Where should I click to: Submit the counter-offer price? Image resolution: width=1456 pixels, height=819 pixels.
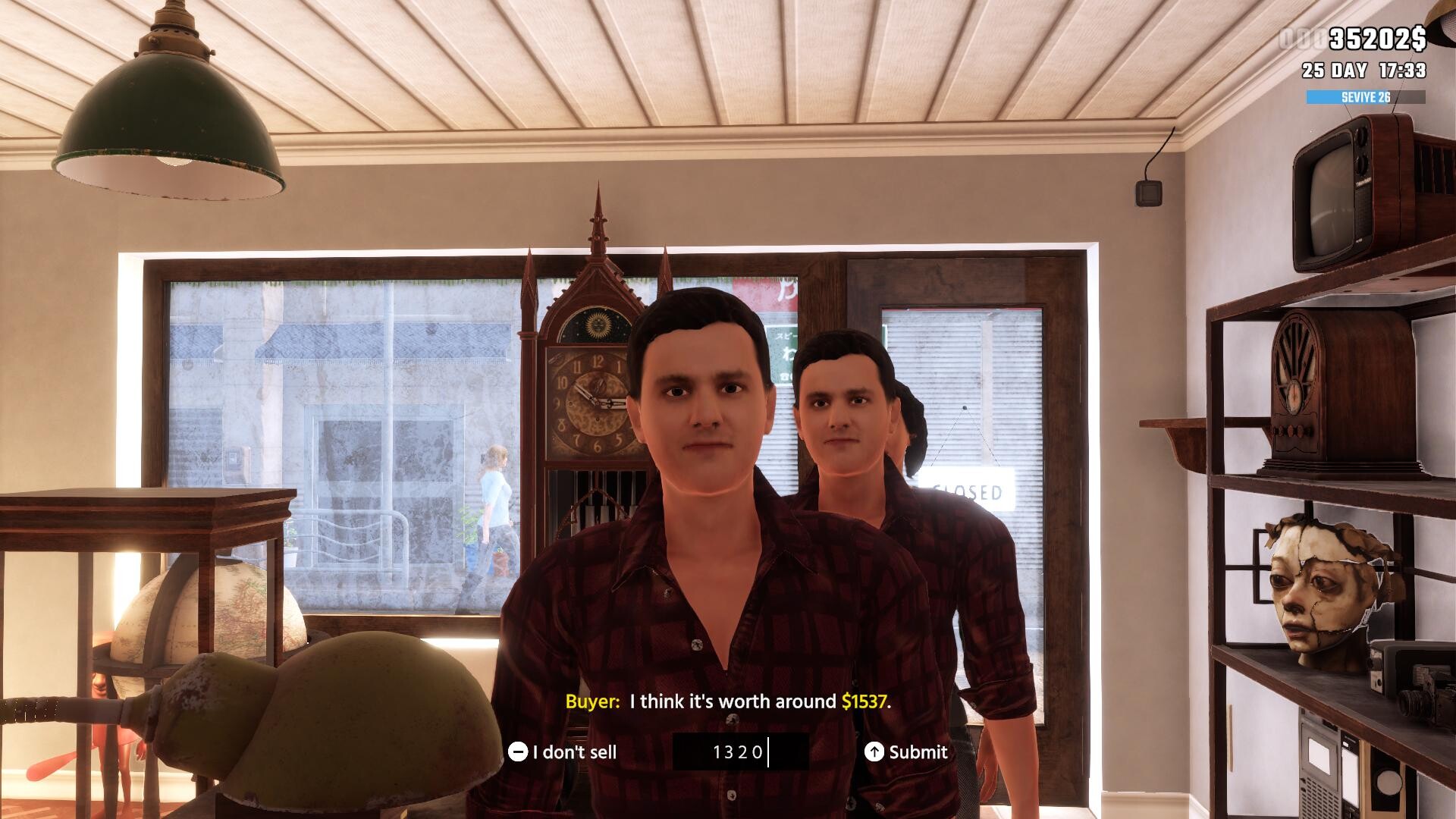pos(906,752)
